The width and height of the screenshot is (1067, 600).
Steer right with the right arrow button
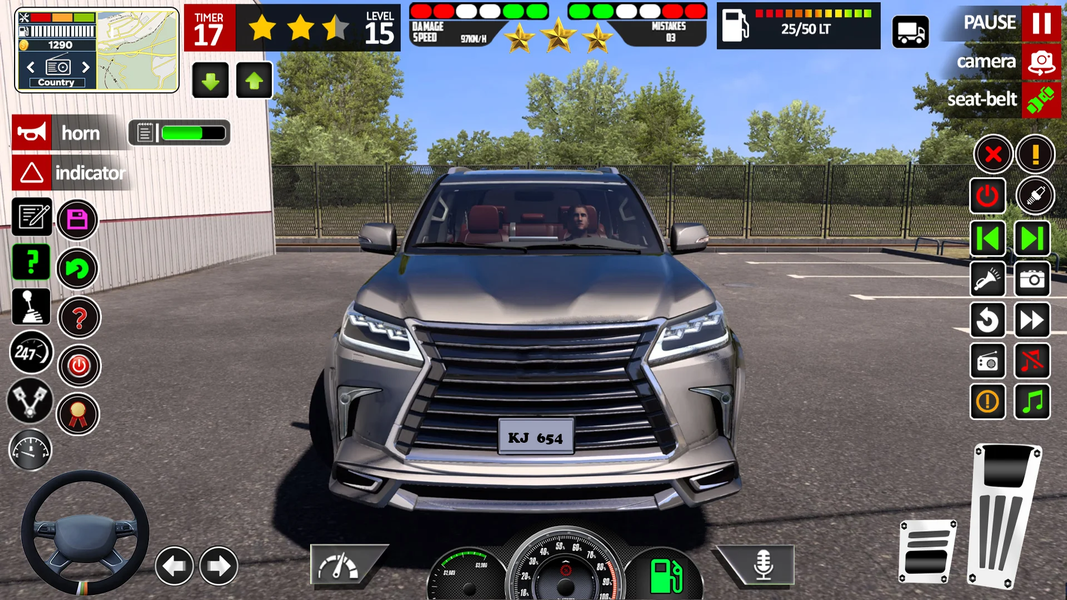[218, 566]
